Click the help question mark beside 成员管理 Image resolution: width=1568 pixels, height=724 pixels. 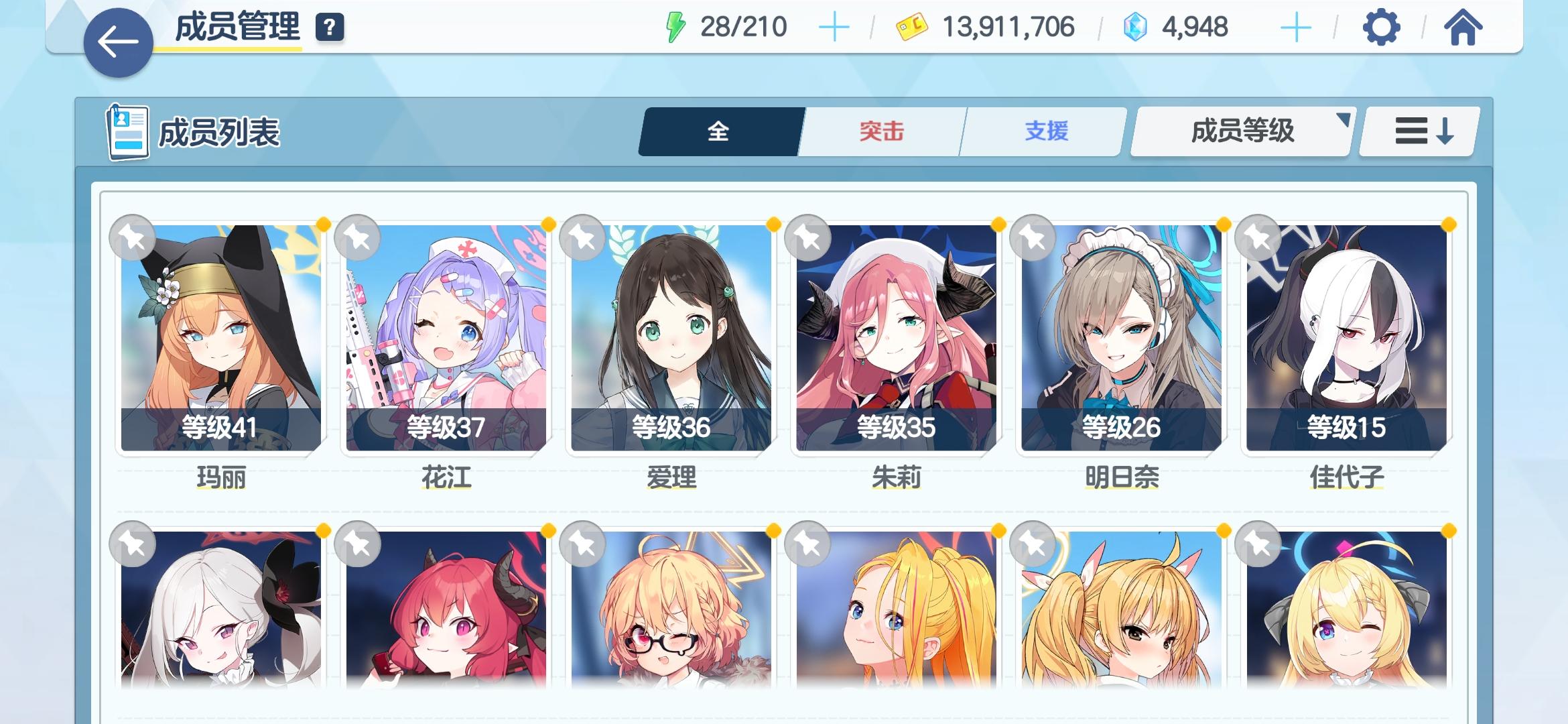[x=328, y=29]
